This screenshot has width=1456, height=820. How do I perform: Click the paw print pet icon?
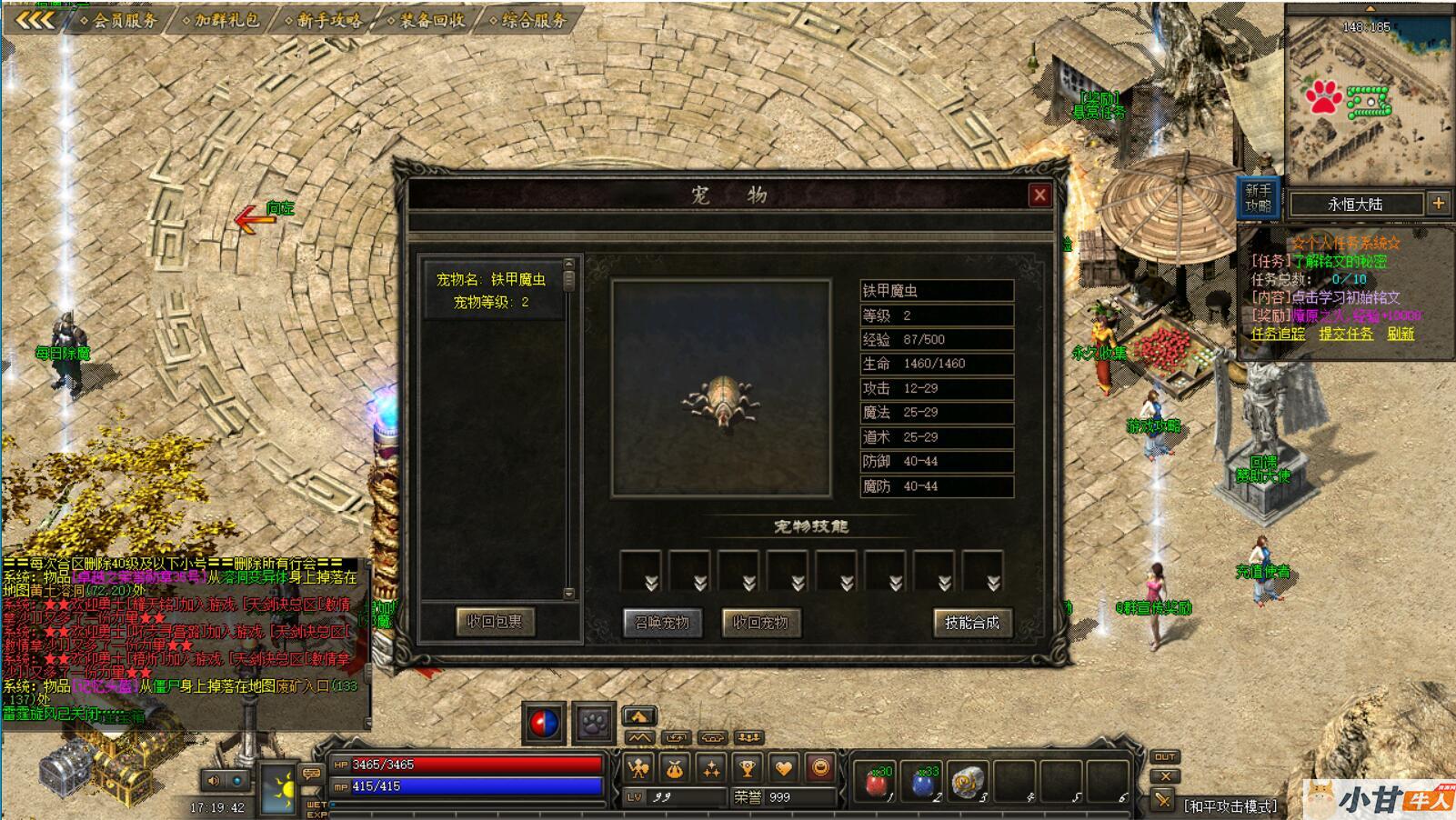594,724
